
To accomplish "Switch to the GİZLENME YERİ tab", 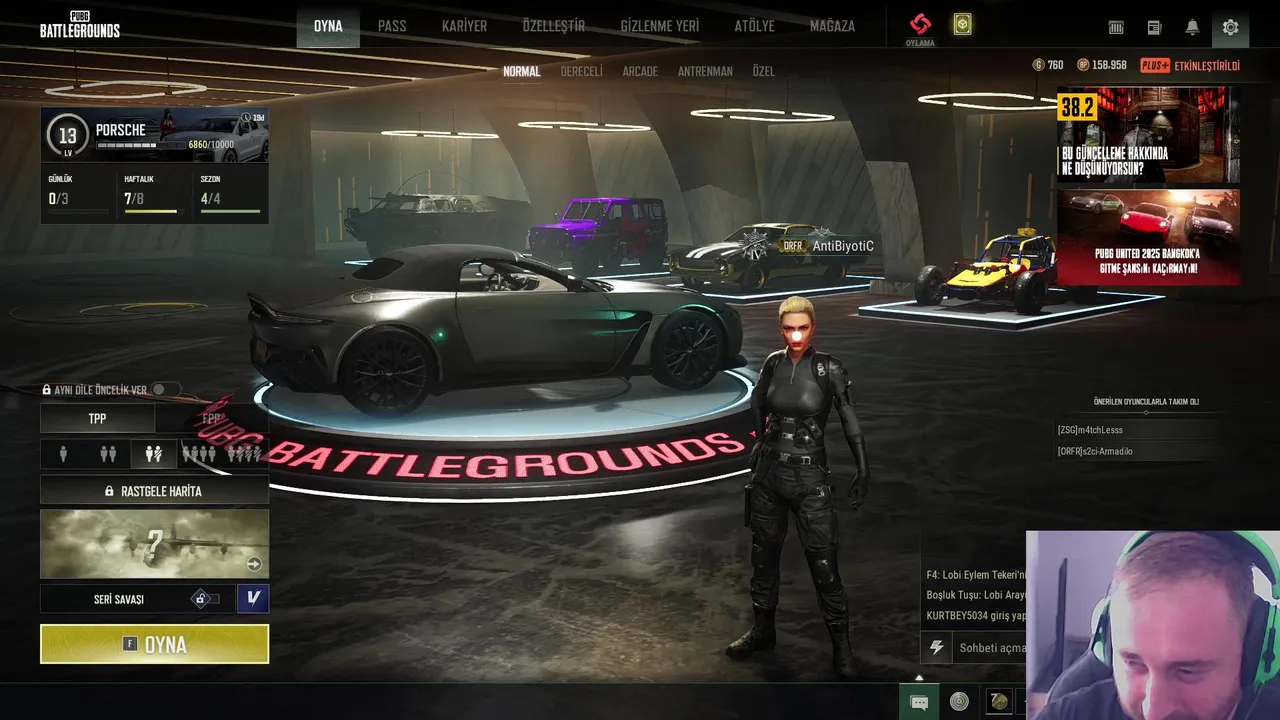I will tap(659, 26).
